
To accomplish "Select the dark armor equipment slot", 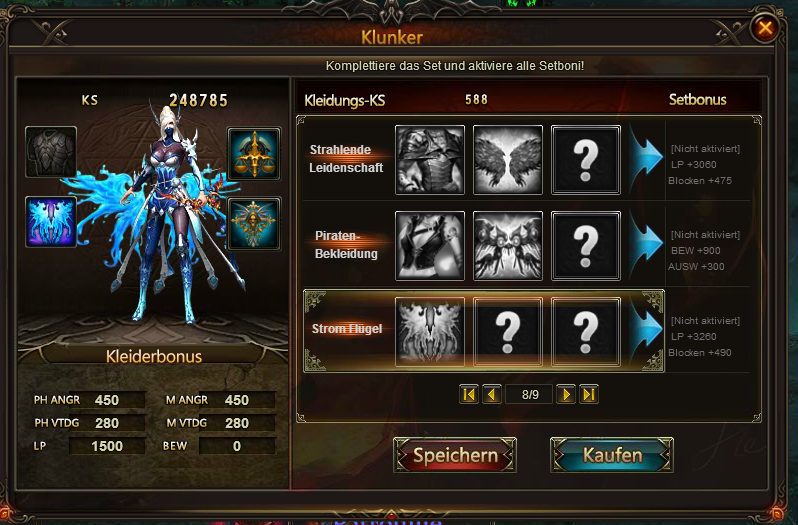I will pyautogui.click(x=50, y=153).
